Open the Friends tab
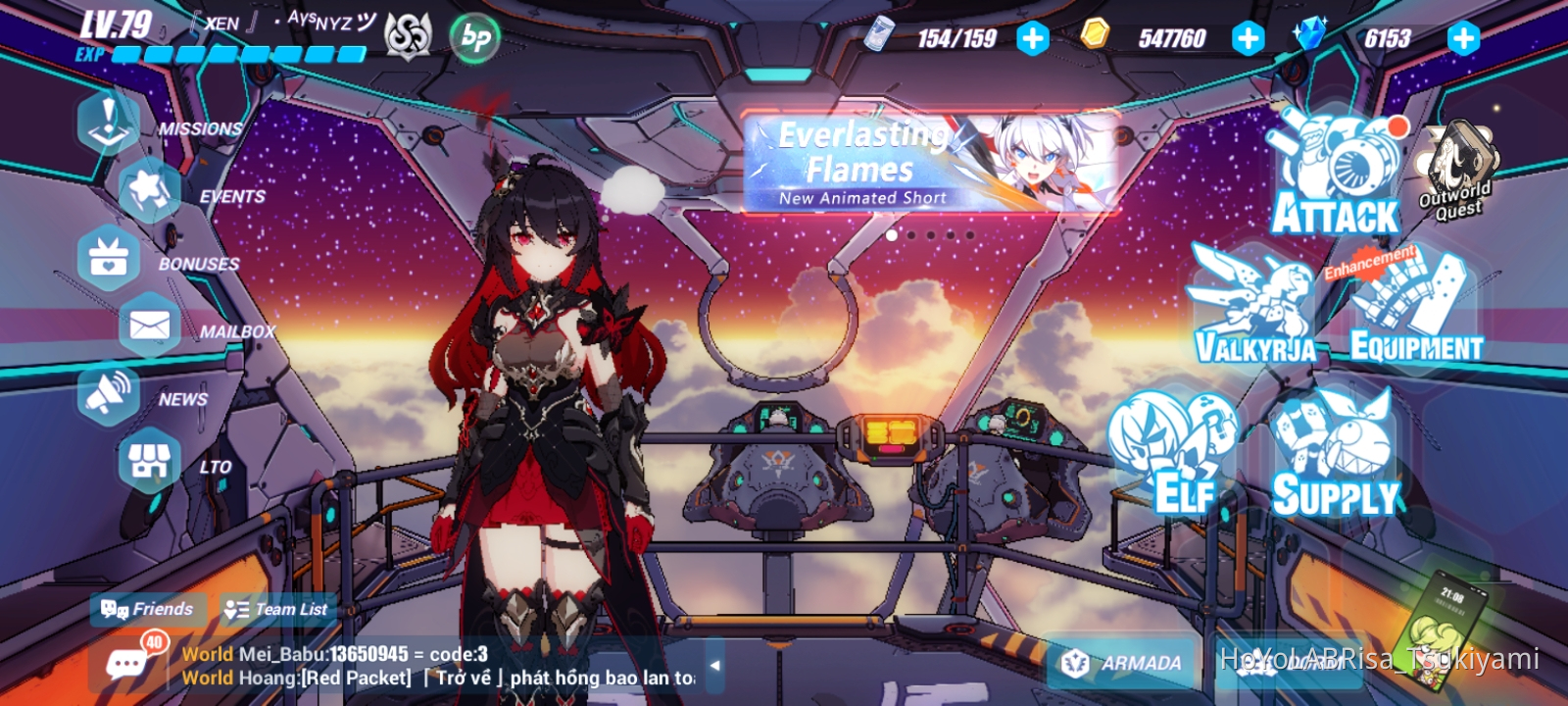The height and width of the screenshot is (706, 1568). point(149,609)
